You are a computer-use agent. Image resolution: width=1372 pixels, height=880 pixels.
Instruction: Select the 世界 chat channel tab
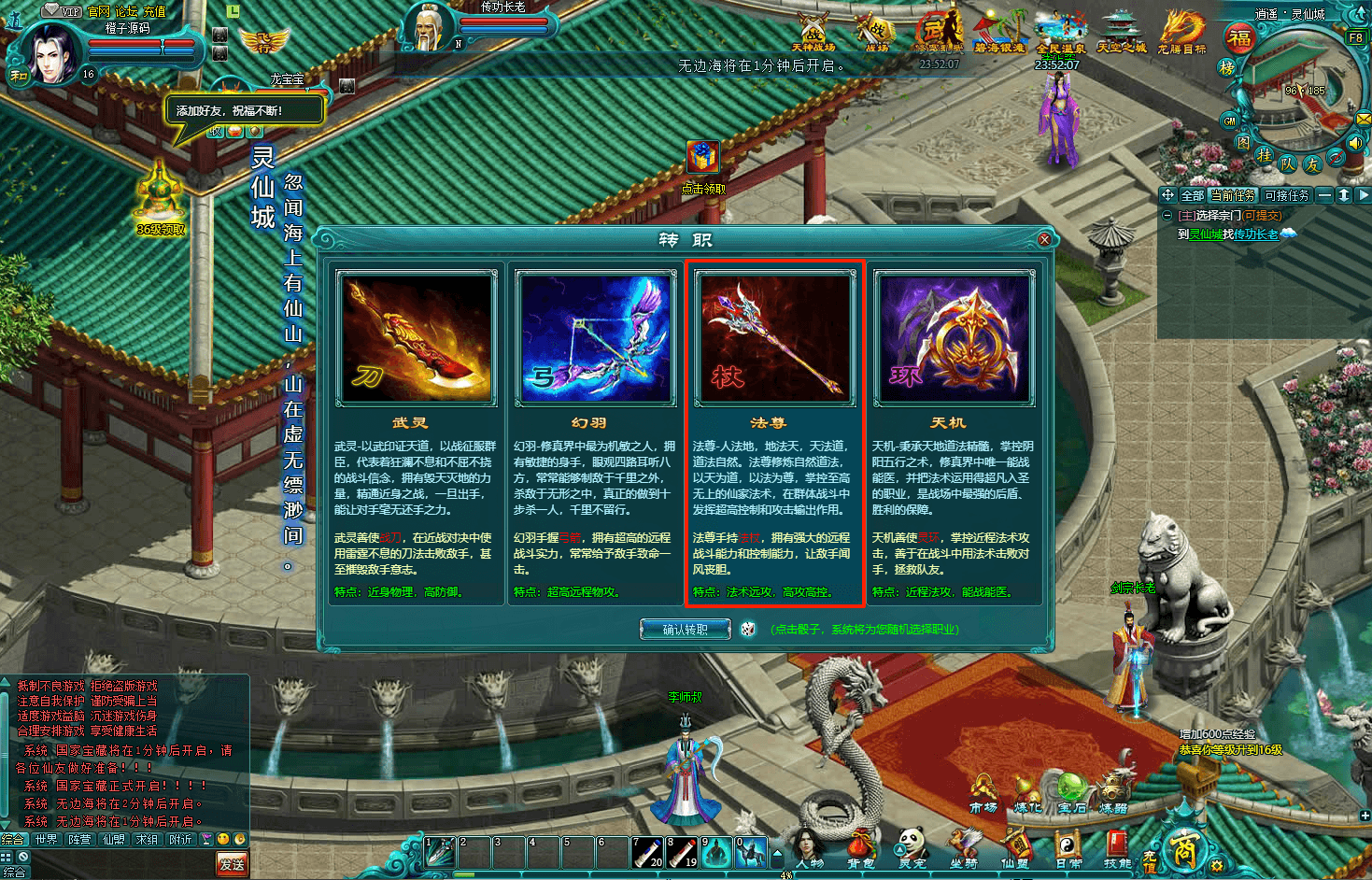click(44, 839)
